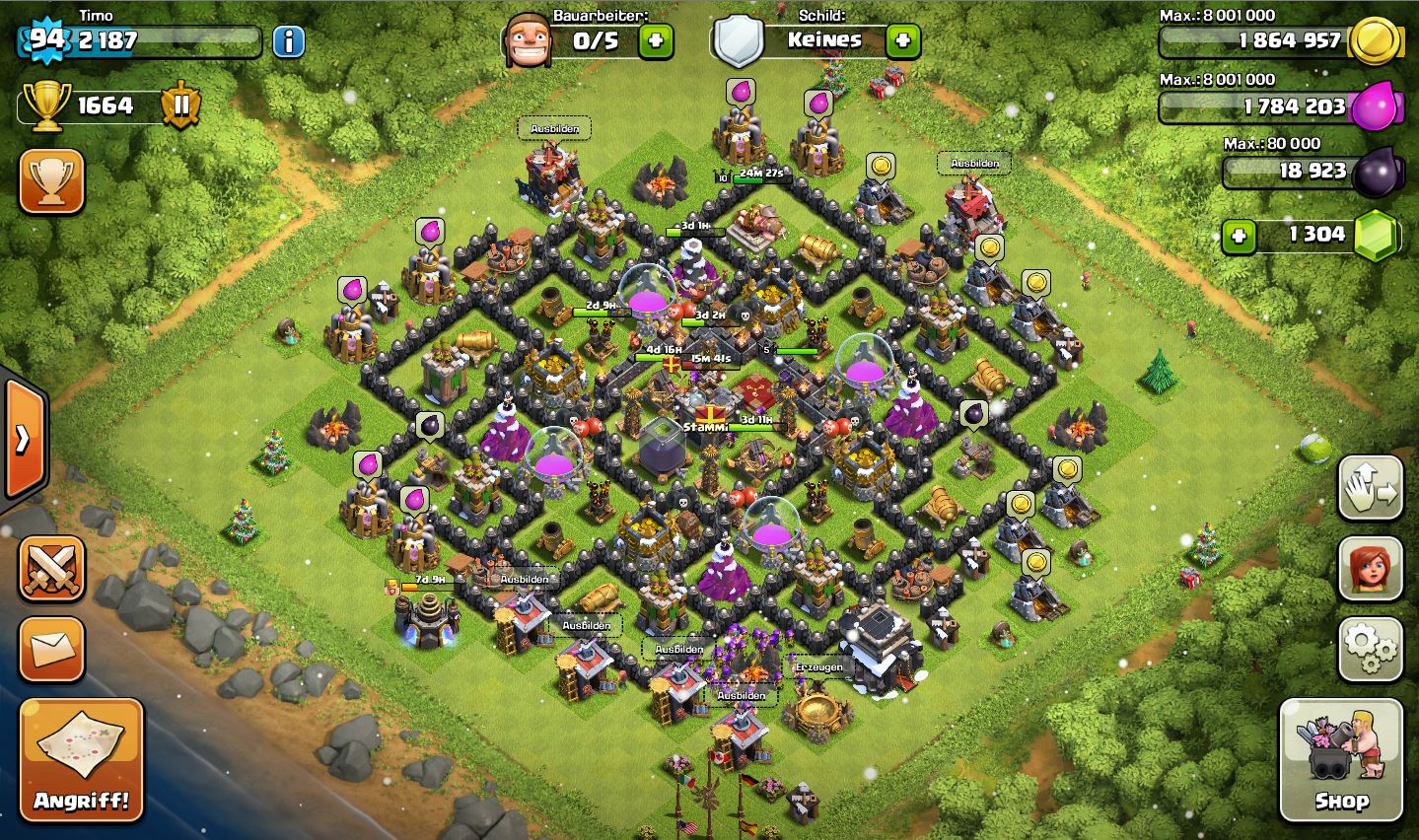This screenshot has width=1419, height=840.
Task: Open the settings gears
Action: 1371,649
